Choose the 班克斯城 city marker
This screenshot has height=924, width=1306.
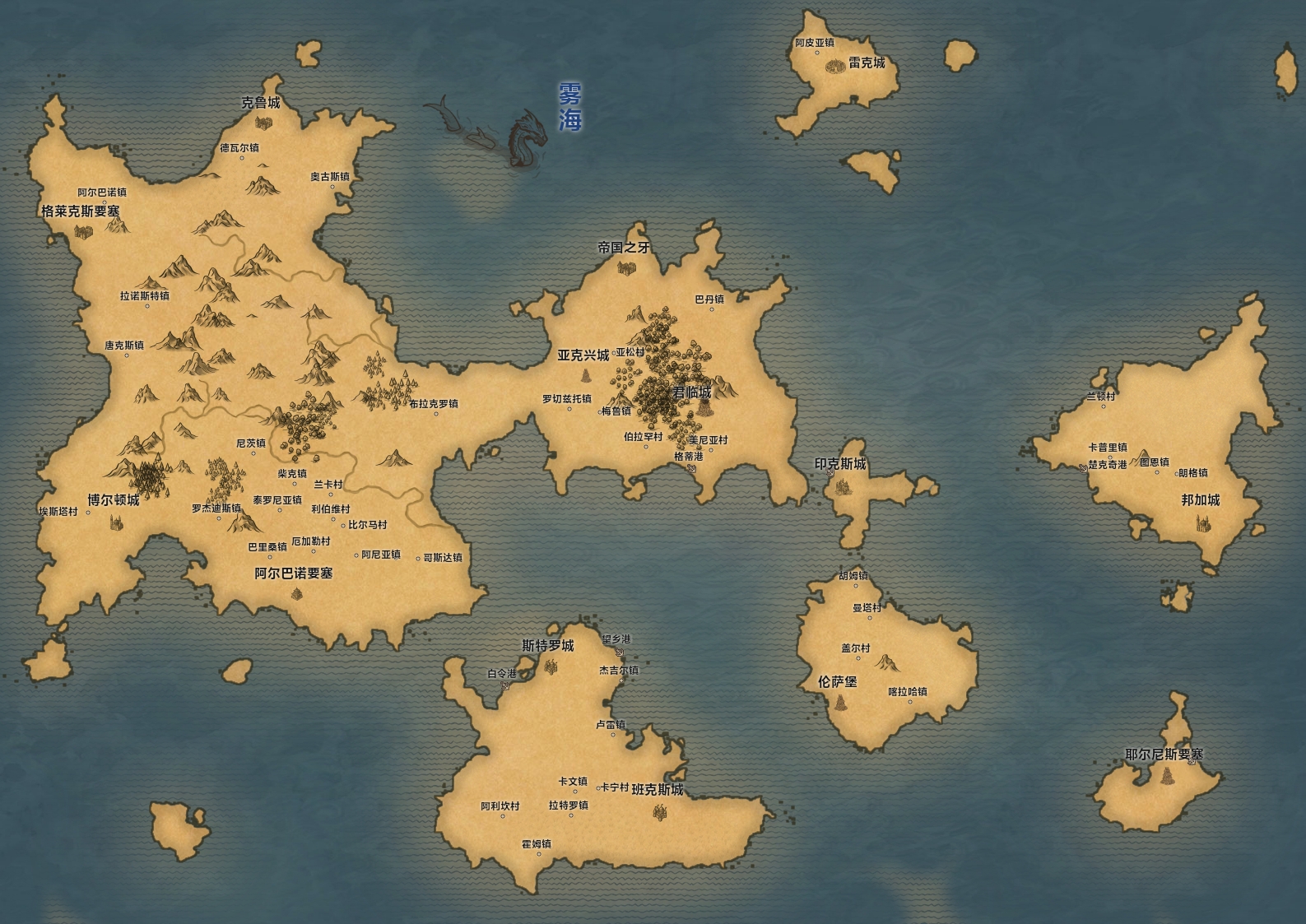659,812
